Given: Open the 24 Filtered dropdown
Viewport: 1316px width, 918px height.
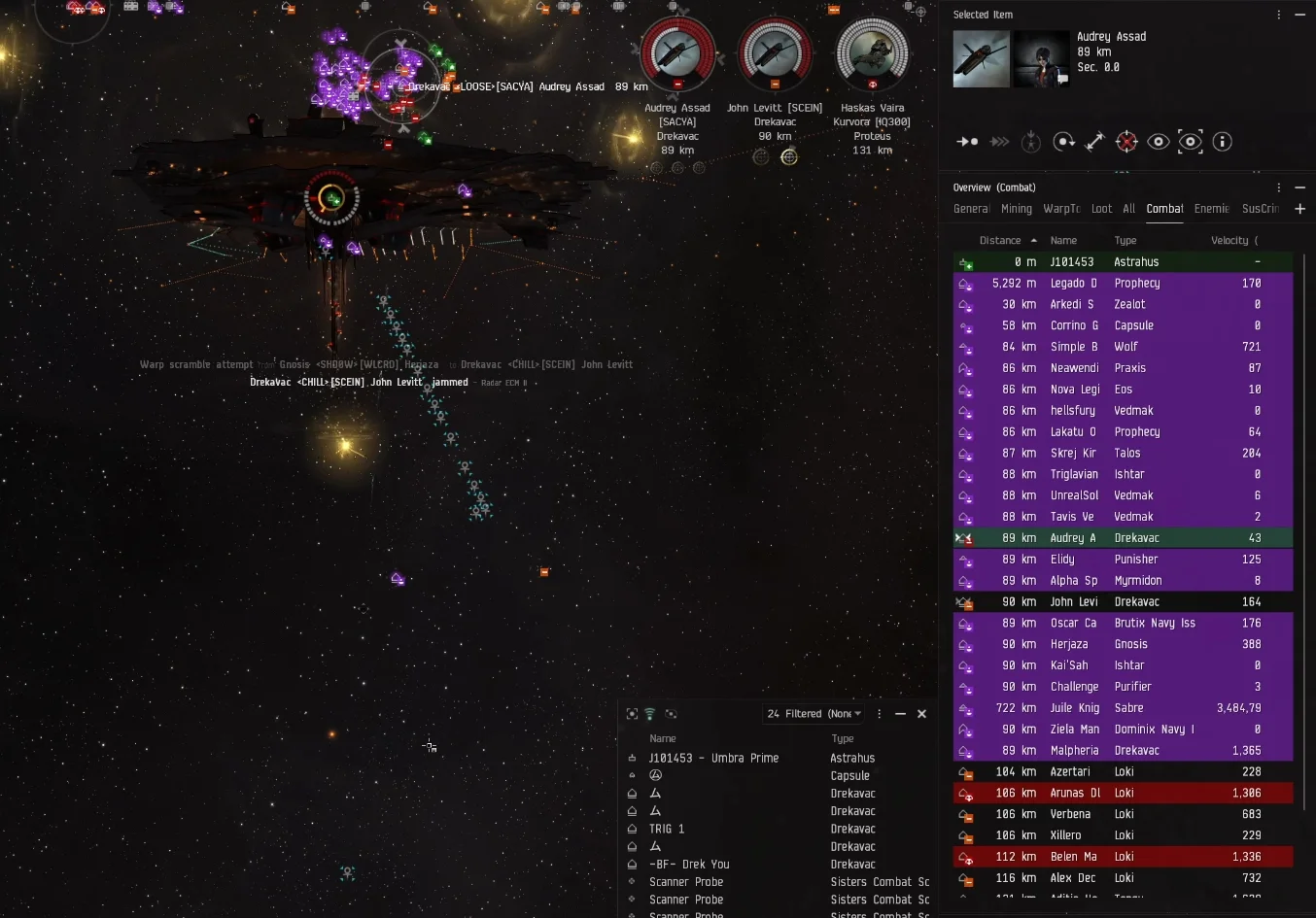Looking at the screenshot, I should pos(814,714).
